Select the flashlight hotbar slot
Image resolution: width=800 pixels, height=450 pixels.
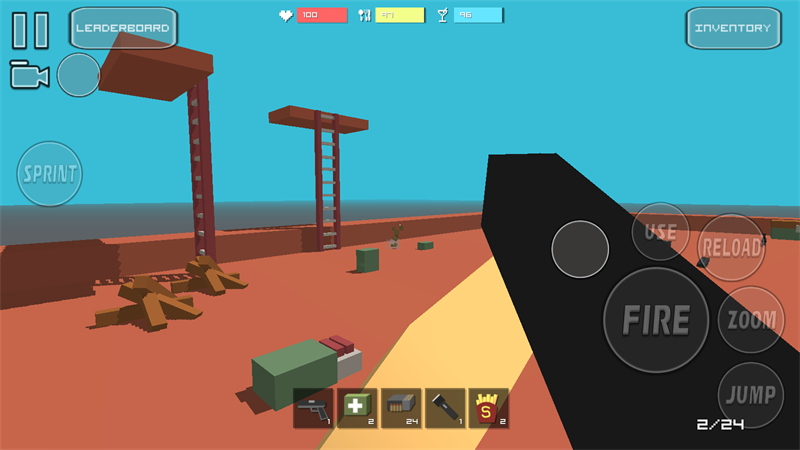tap(445, 408)
